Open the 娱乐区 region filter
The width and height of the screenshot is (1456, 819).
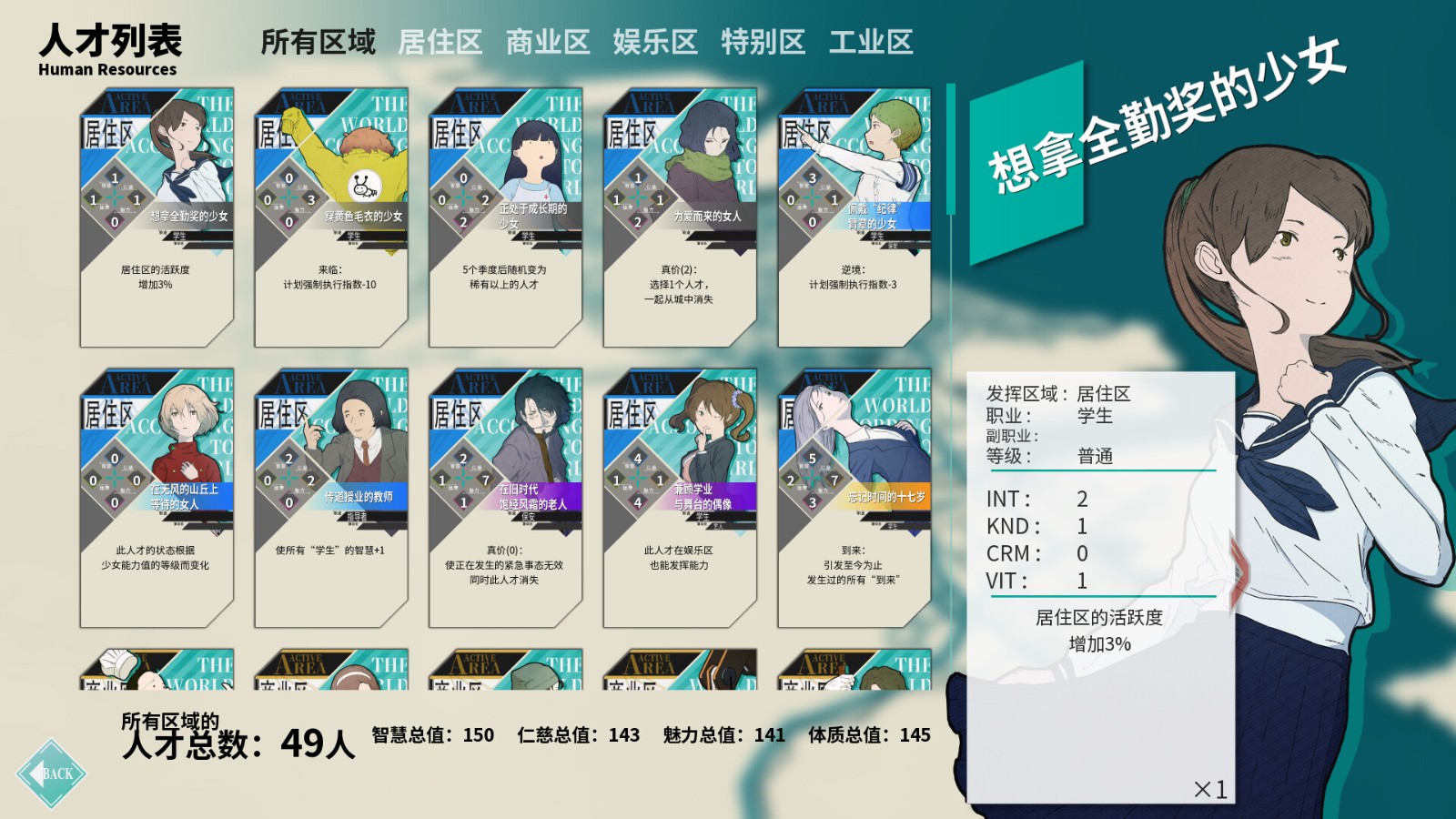[657, 41]
